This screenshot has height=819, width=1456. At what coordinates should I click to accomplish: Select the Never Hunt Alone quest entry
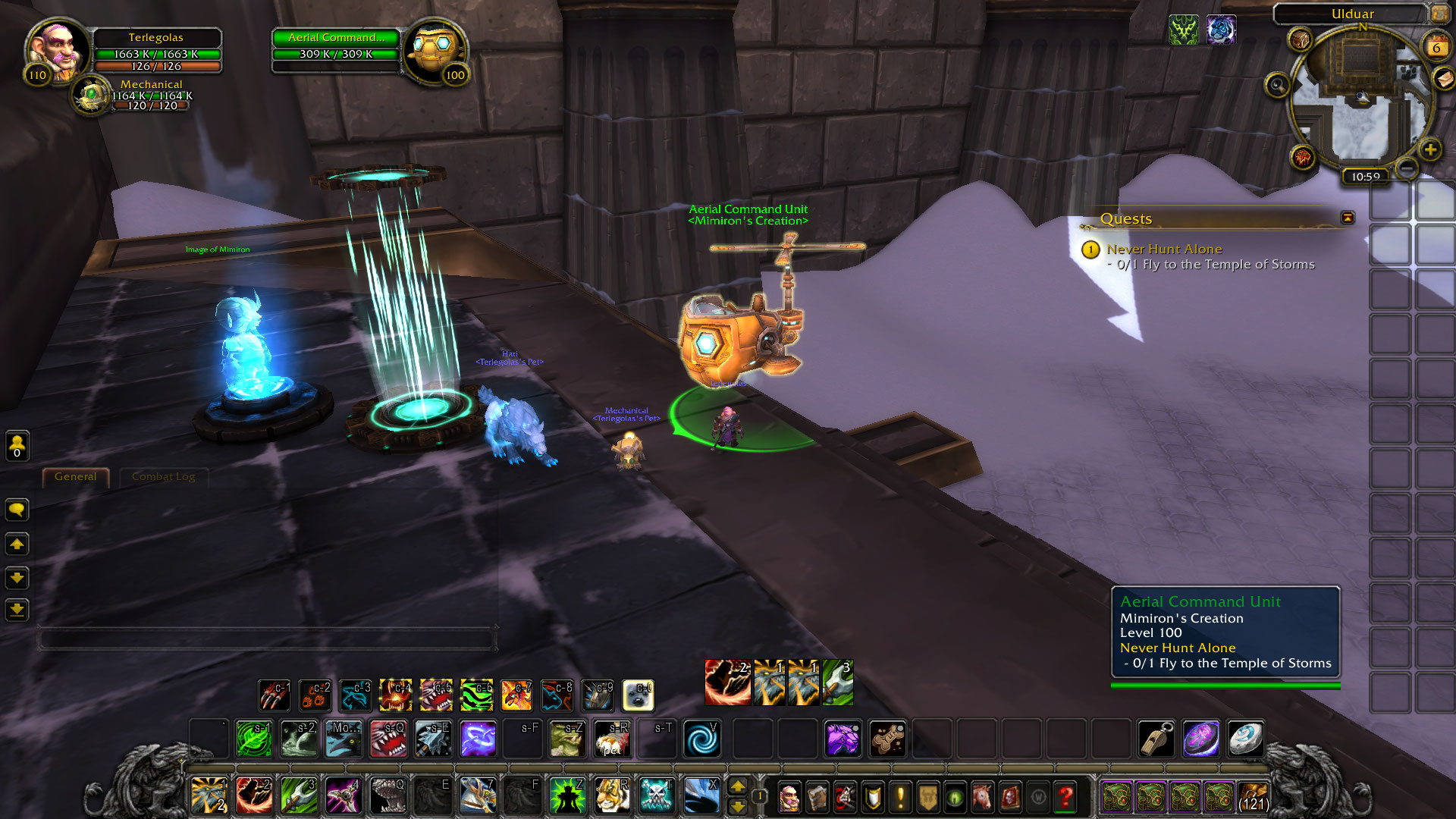pos(1164,249)
